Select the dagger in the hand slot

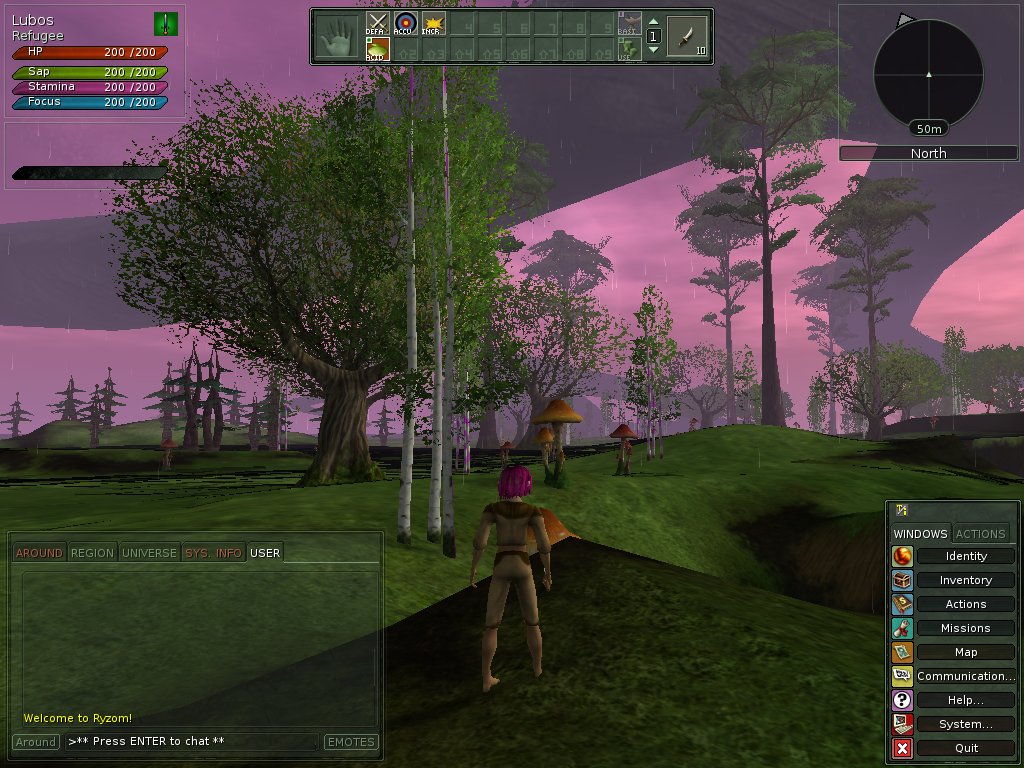[687, 37]
